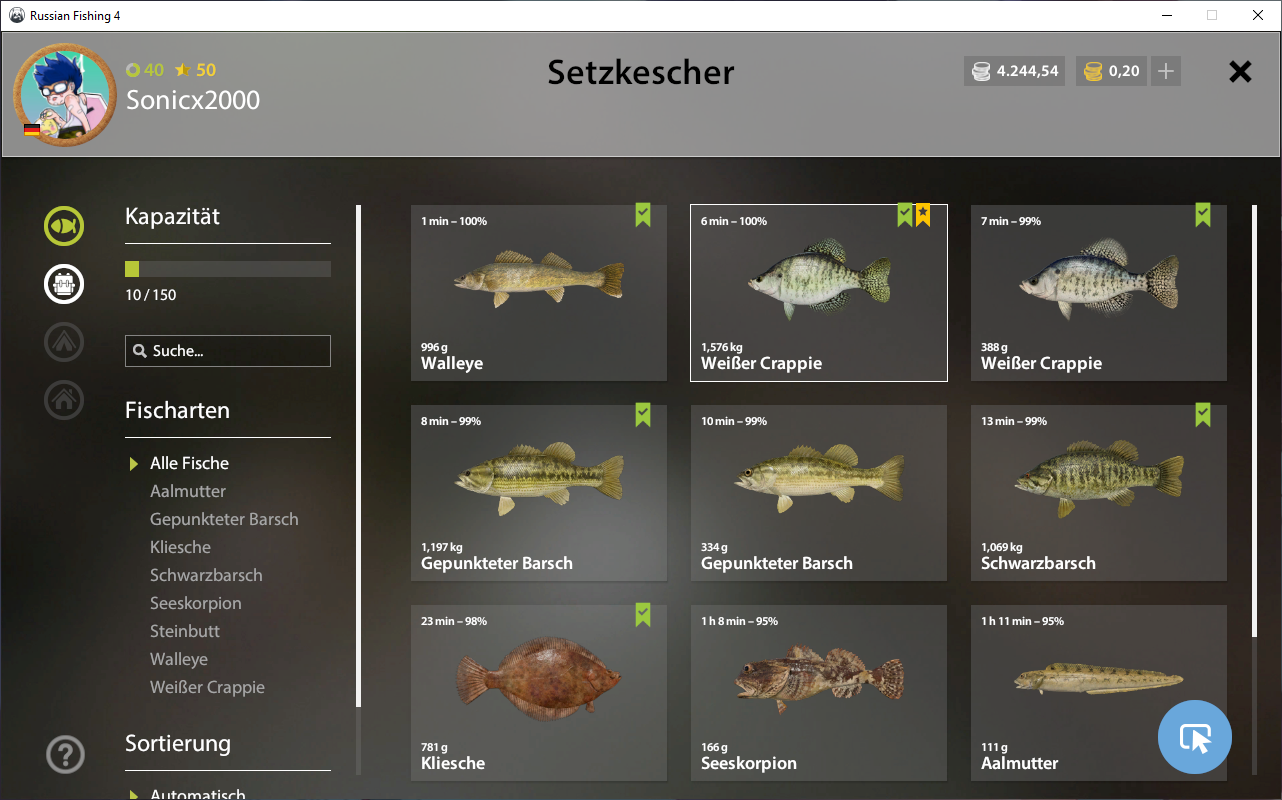The image size is (1282, 800).
Task: Minimize the Russian Fishing 4 window
Action: tap(1166, 15)
